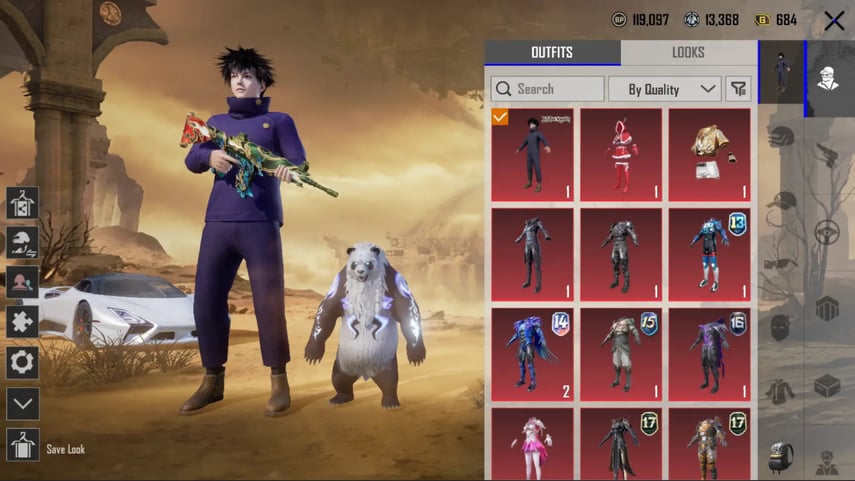Select the blue armor outfit numbered 13
The width and height of the screenshot is (855, 481).
pyautogui.click(x=709, y=254)
